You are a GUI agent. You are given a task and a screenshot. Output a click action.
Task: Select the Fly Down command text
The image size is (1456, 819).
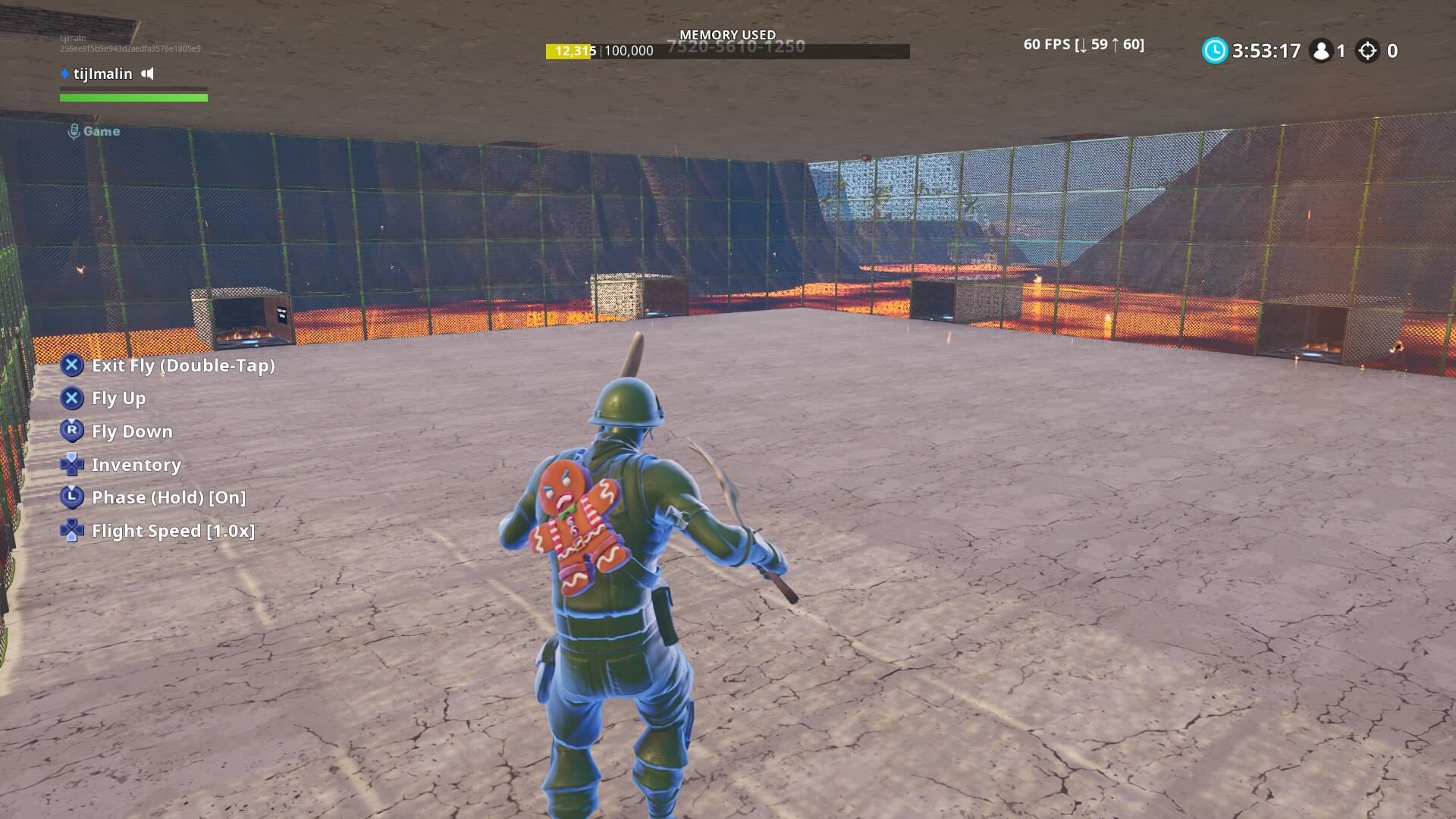click(131, 431)
